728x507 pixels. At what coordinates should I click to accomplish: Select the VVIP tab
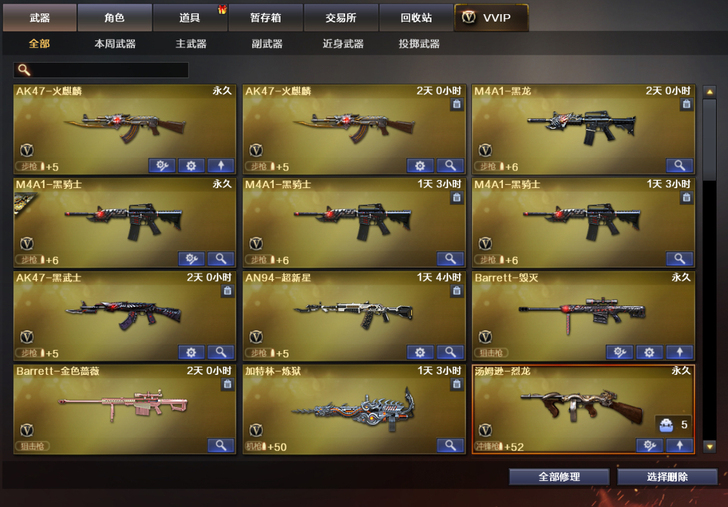click(x=490, y=18)
